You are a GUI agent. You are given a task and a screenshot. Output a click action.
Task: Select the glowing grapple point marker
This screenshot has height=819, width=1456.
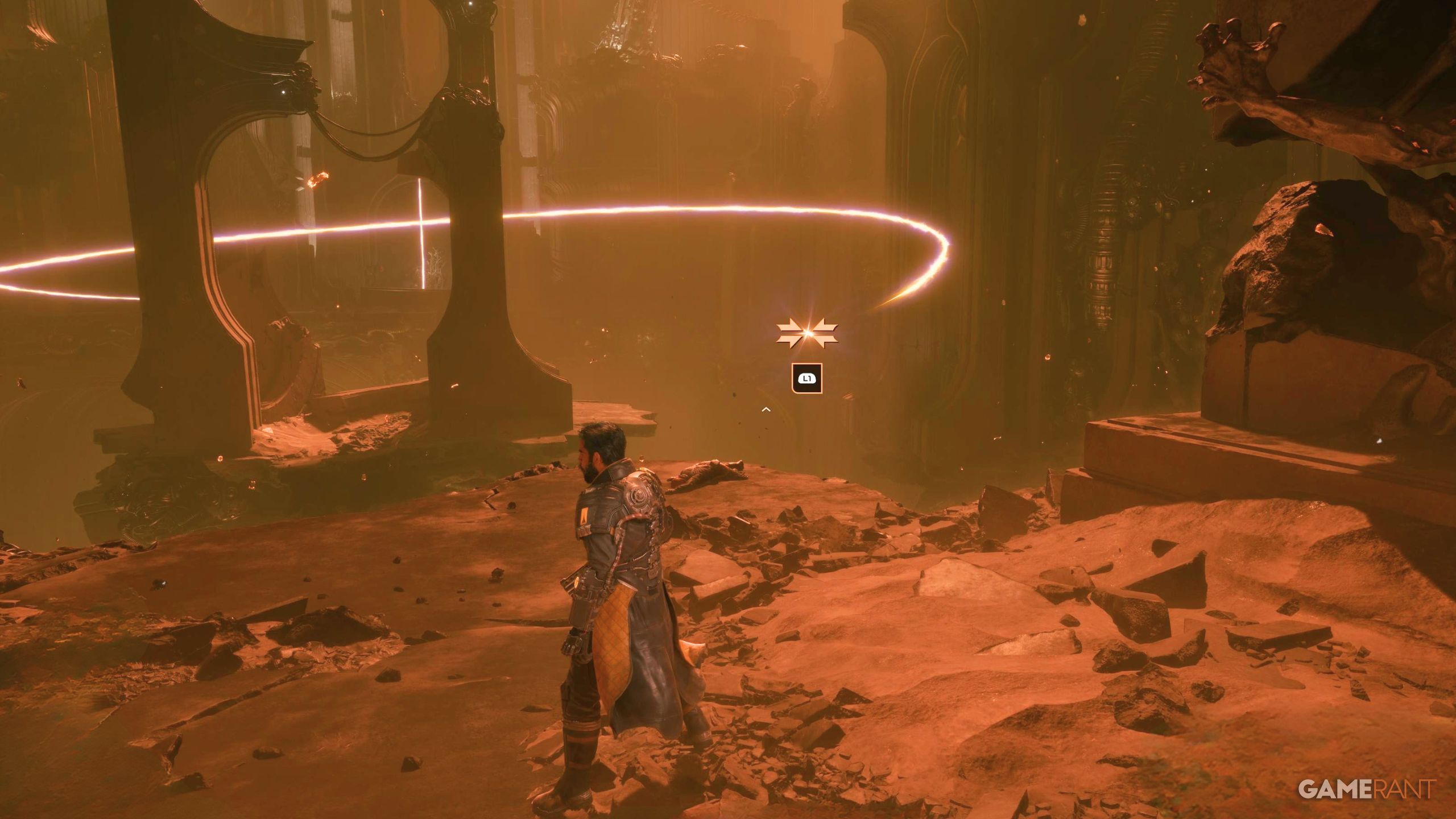(x=806, y=334)
